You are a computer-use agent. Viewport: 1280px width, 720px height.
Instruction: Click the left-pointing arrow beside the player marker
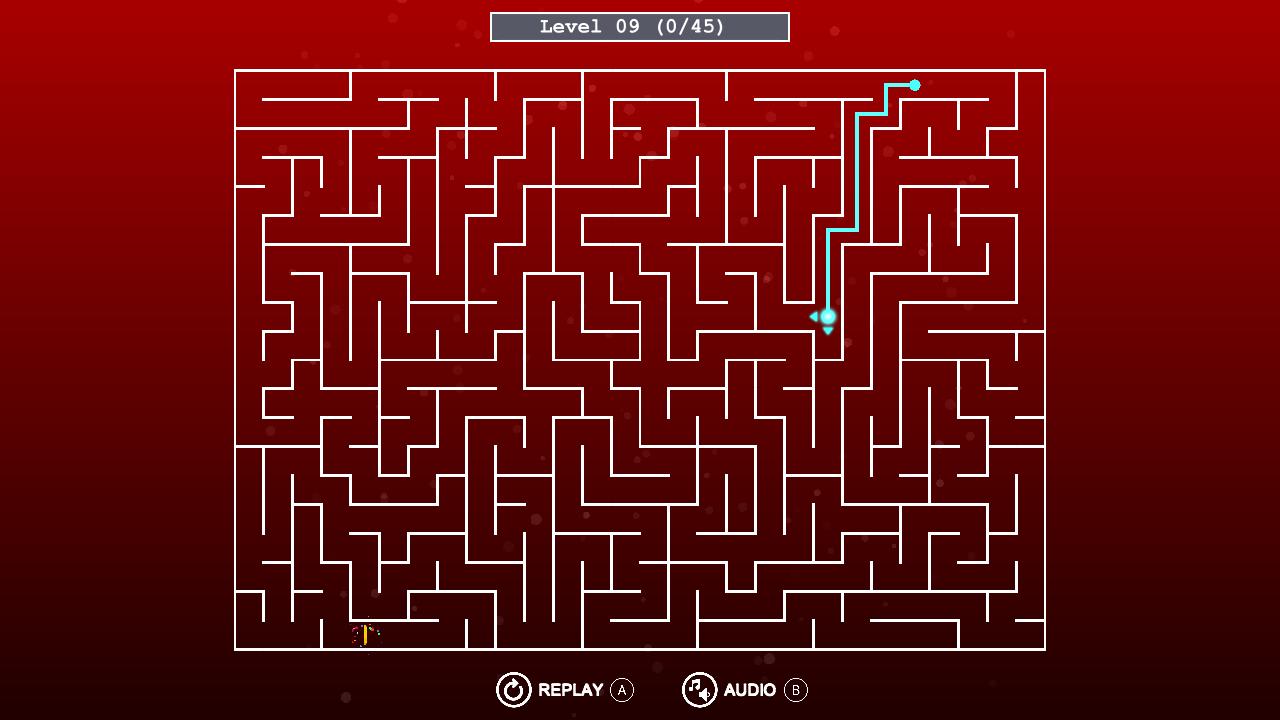[813, 316]
